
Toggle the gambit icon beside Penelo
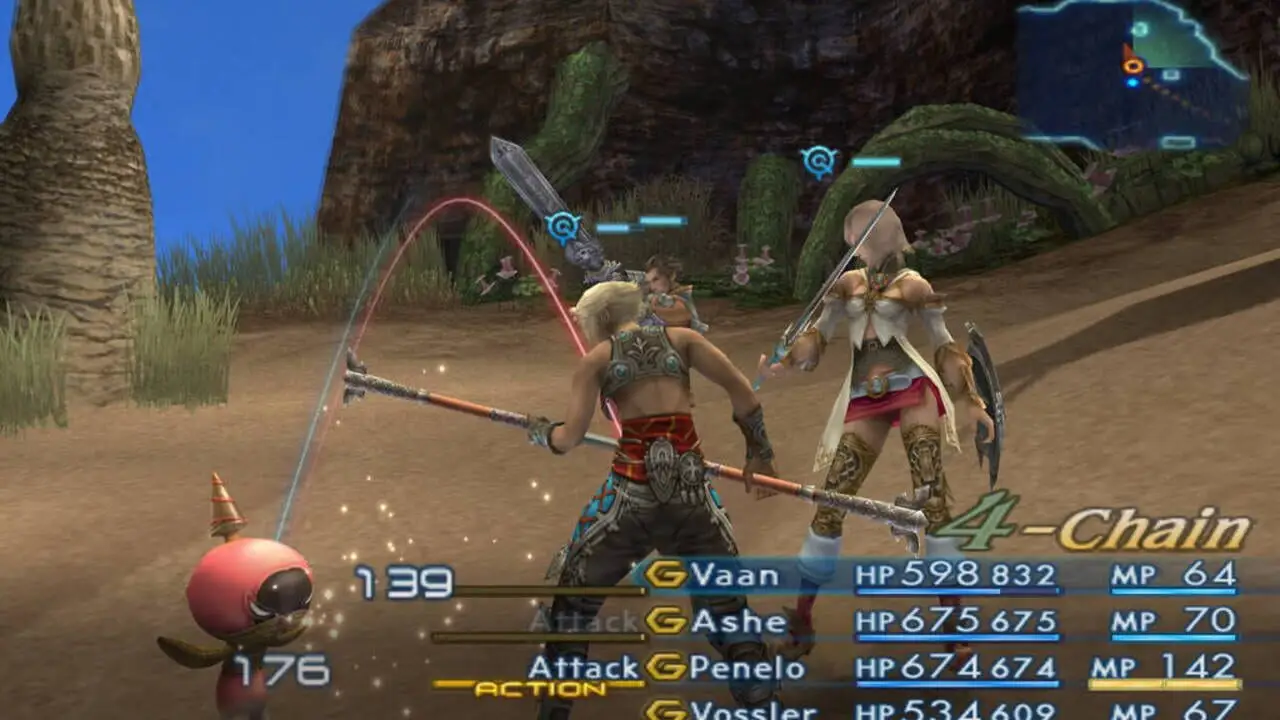coord(665,667)
